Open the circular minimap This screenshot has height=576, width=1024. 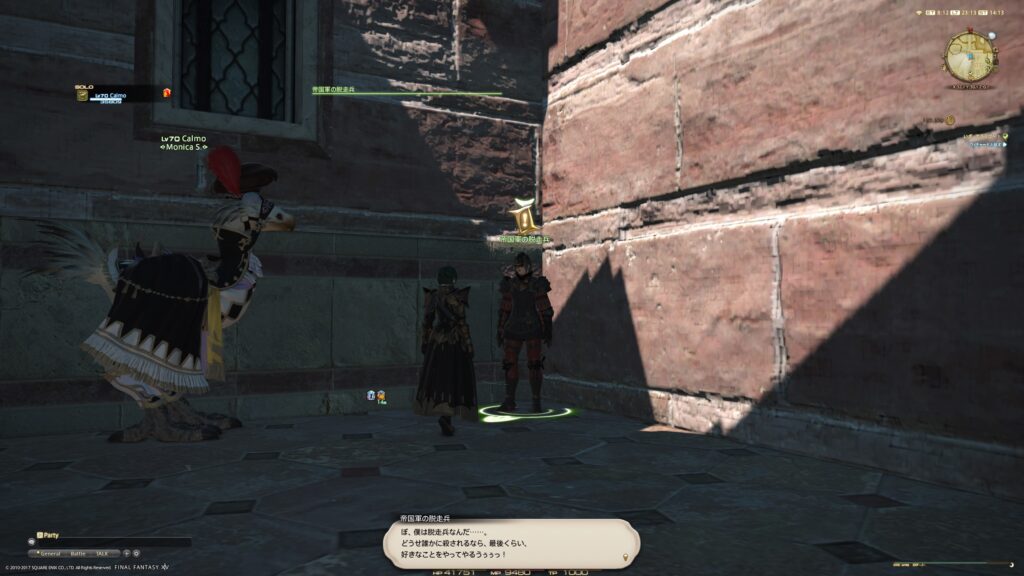[968, 56]
